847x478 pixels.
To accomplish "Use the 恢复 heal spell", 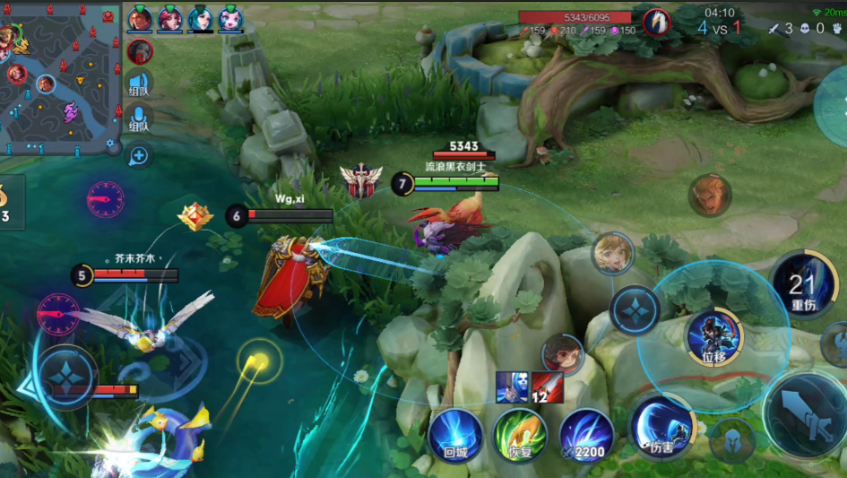I will tap(520, 434).
